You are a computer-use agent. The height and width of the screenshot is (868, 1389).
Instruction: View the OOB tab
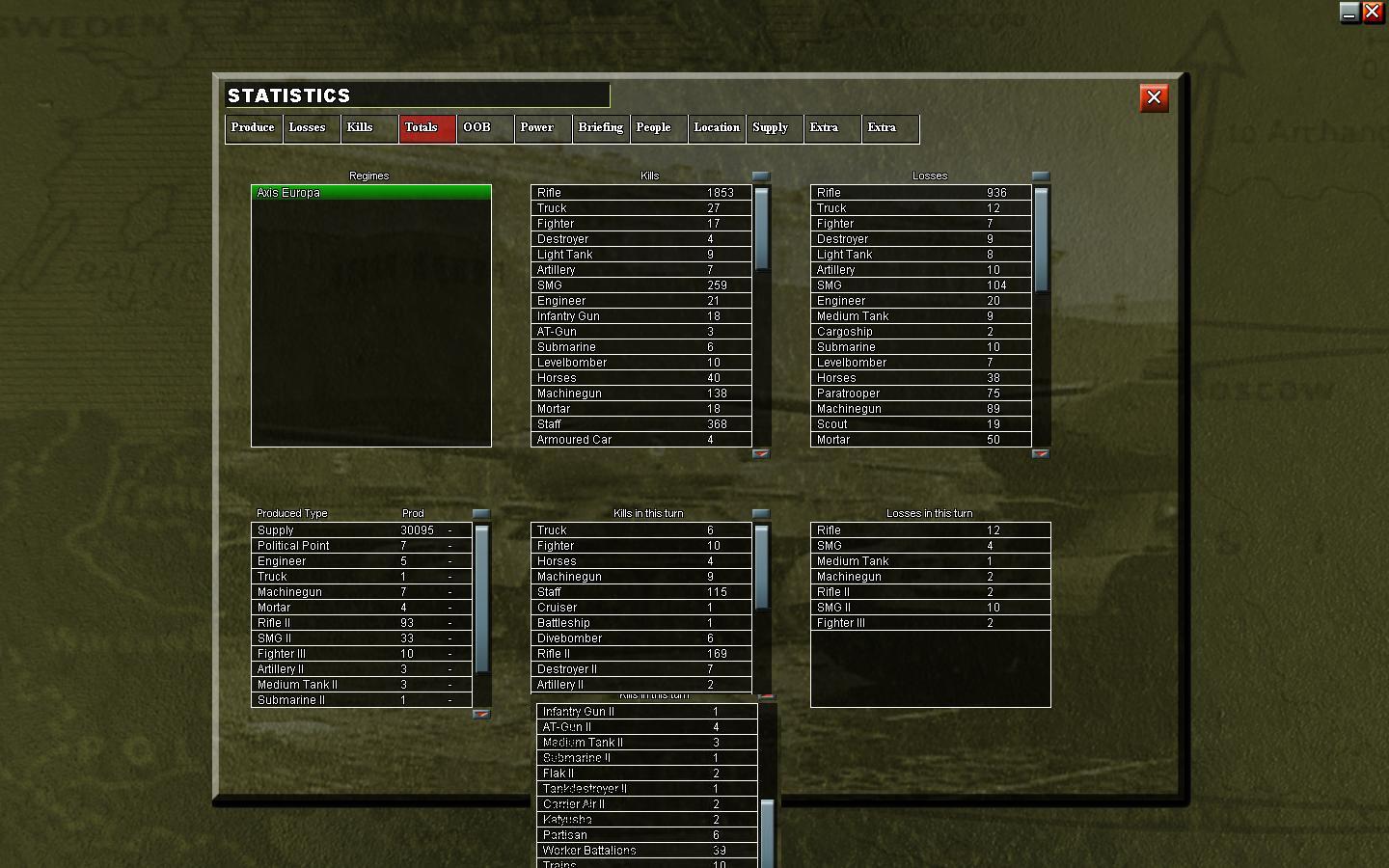click(484, 128)
